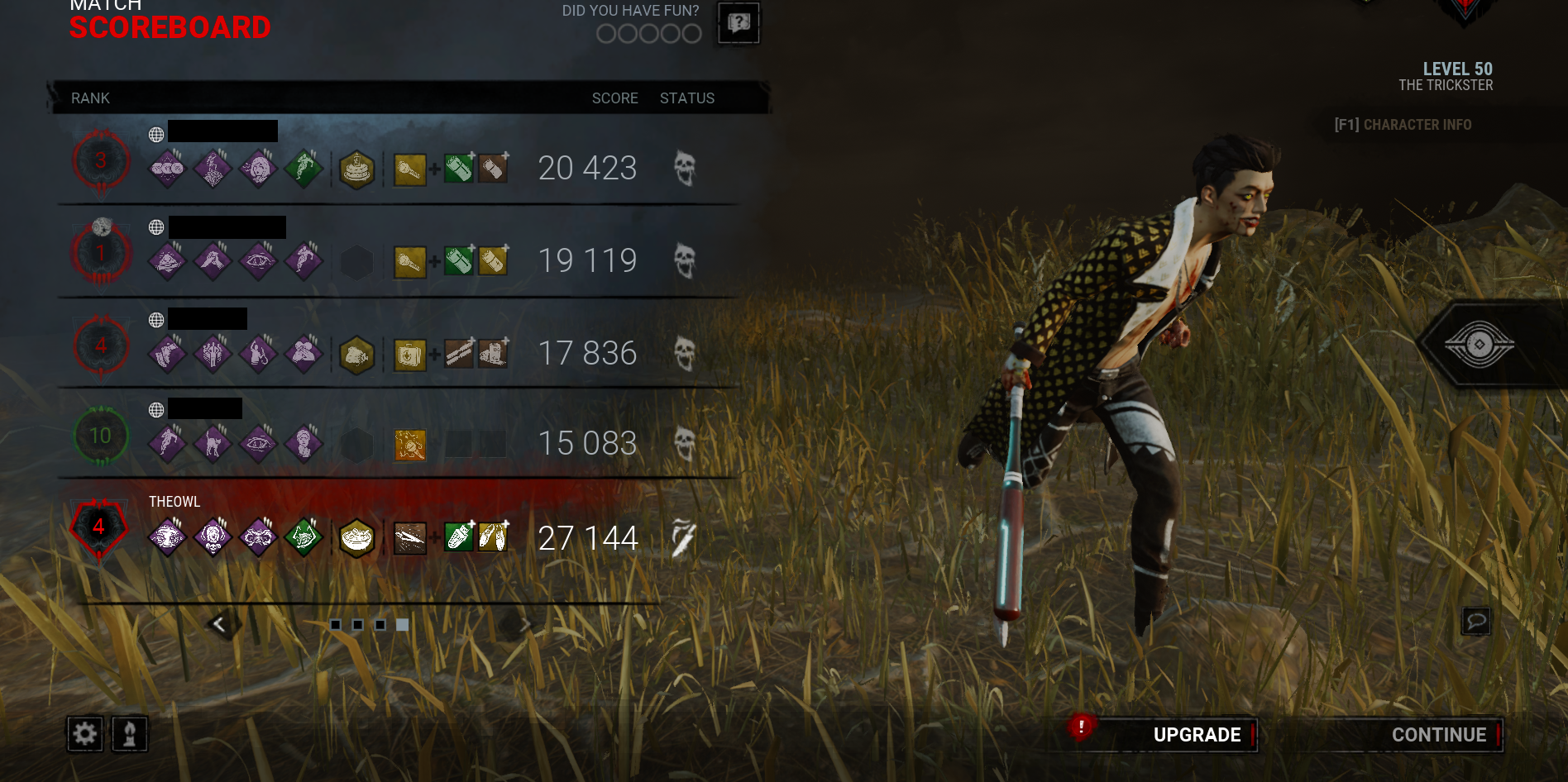Advance to the next scoreboard page with the right arrow
Image resolution: width=1568 pixels, height=782 pixels.
coord(526,623)
